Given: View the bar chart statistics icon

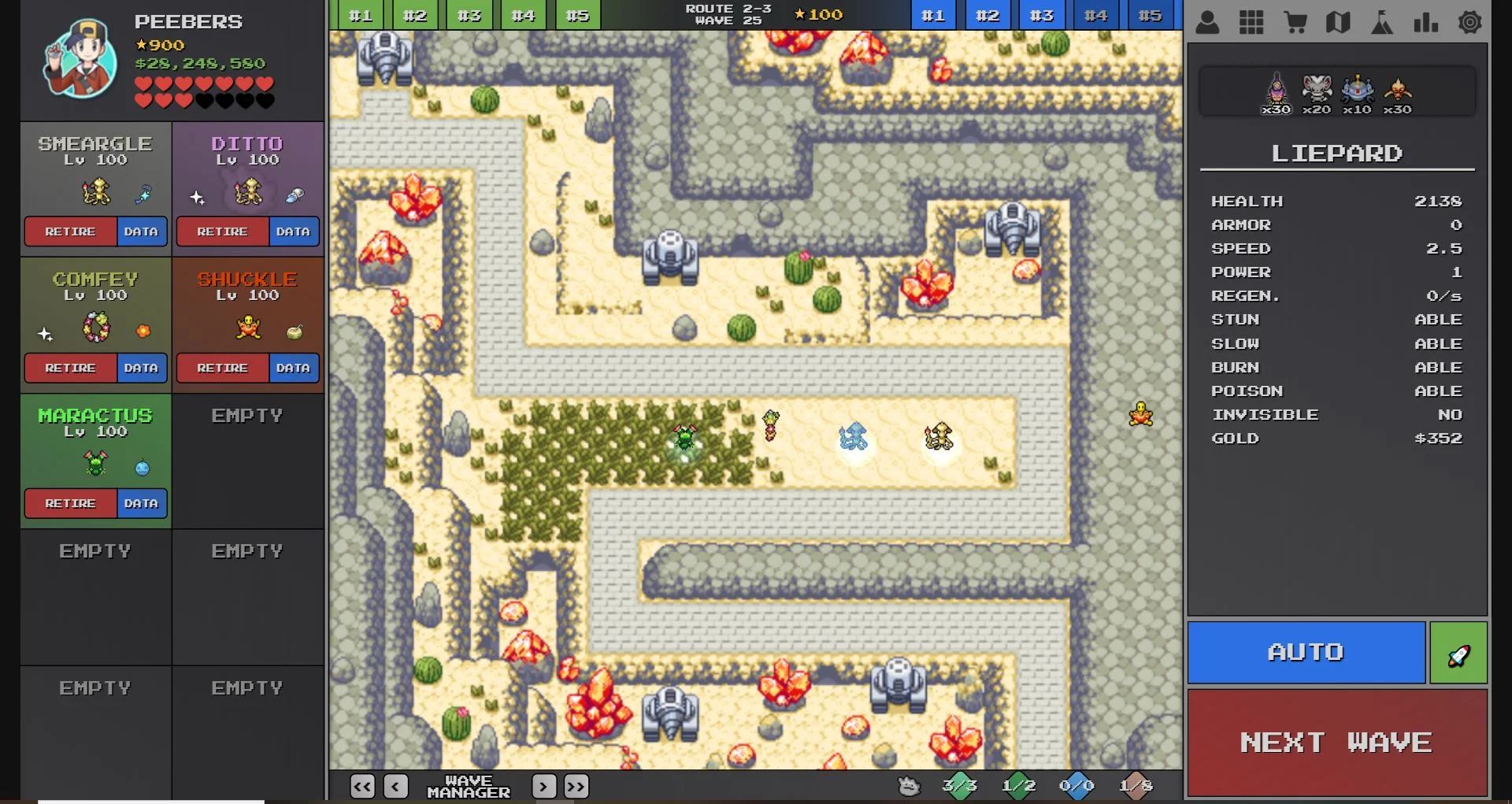Looking at the screenshot, I should point(1426,23).
